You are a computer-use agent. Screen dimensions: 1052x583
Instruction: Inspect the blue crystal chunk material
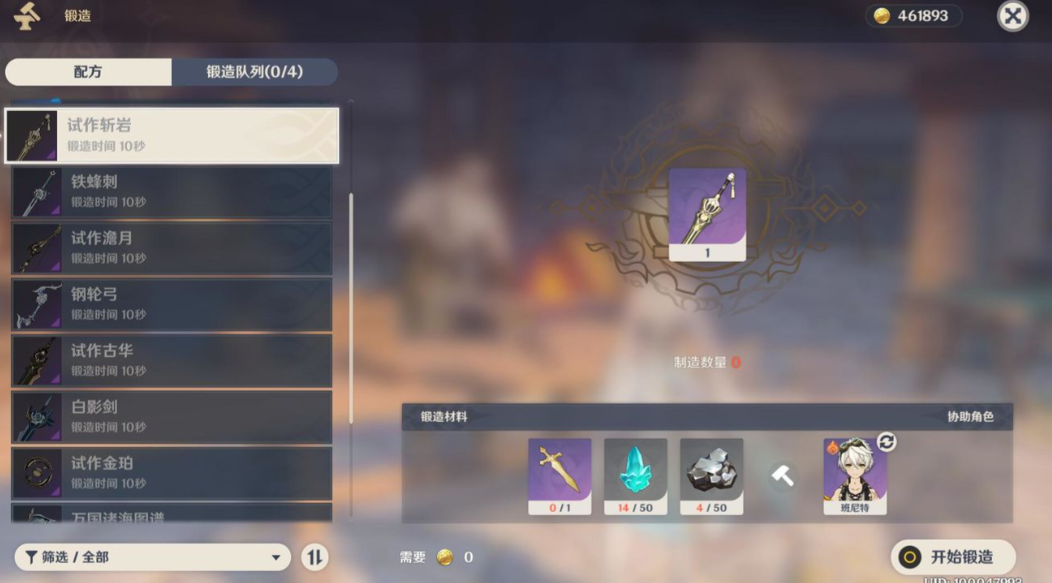pyautogui.click(x=635, y=475)
